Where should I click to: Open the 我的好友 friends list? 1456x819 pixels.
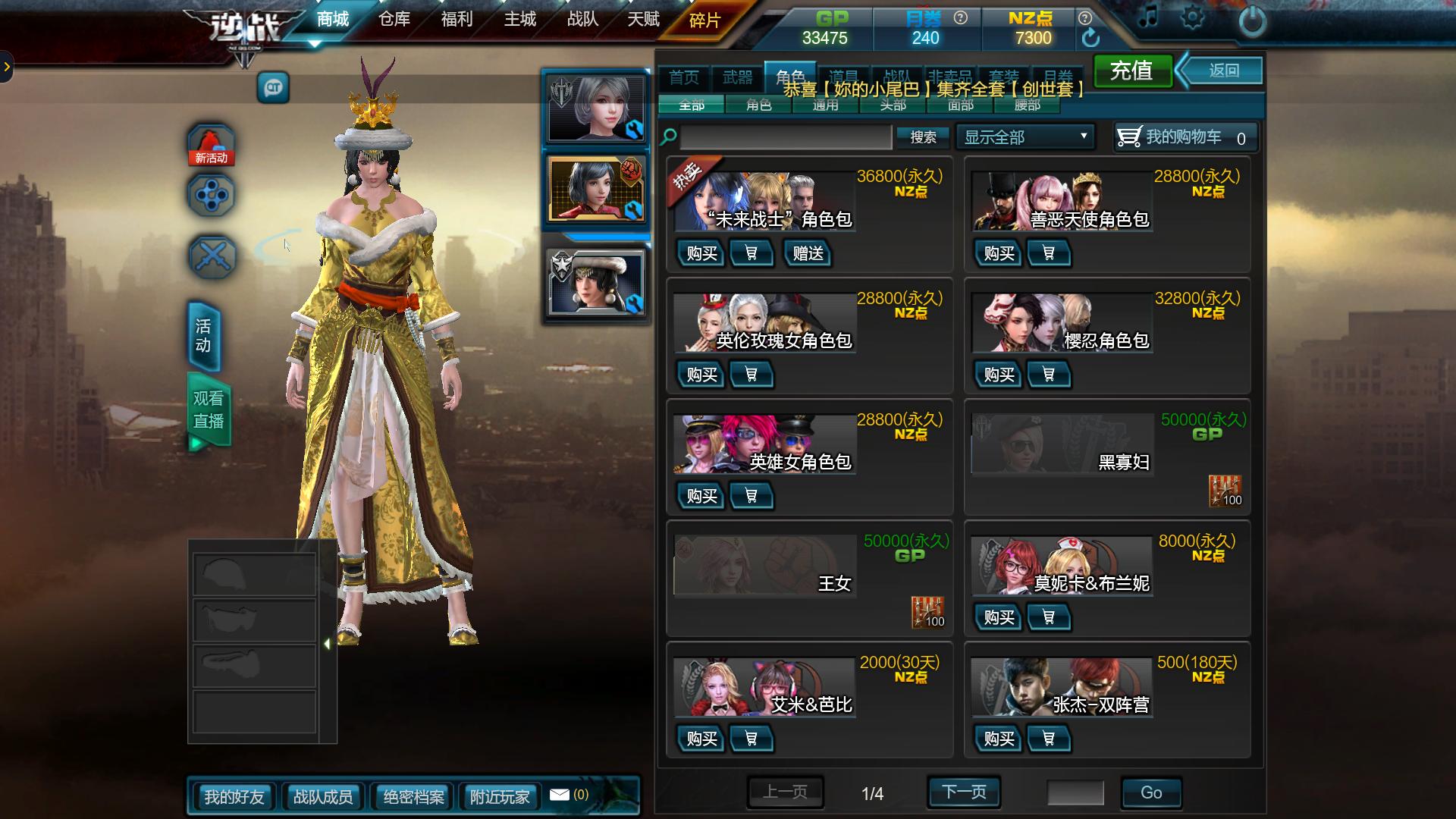click(234, 797)
